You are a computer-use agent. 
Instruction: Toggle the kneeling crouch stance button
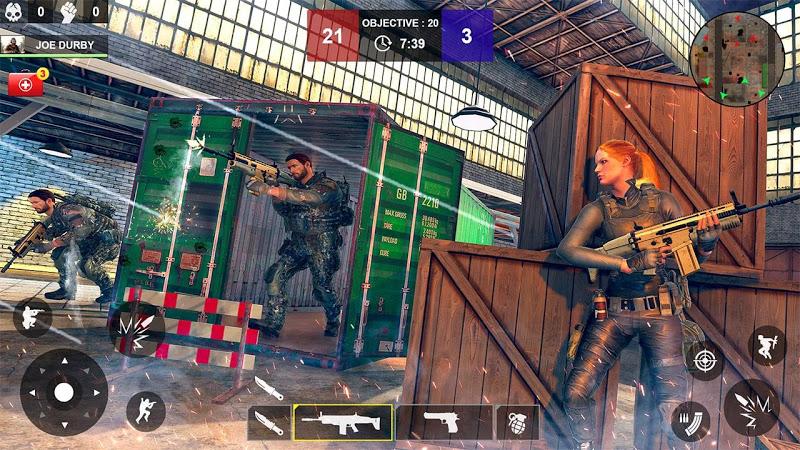(x=32, y=317)
